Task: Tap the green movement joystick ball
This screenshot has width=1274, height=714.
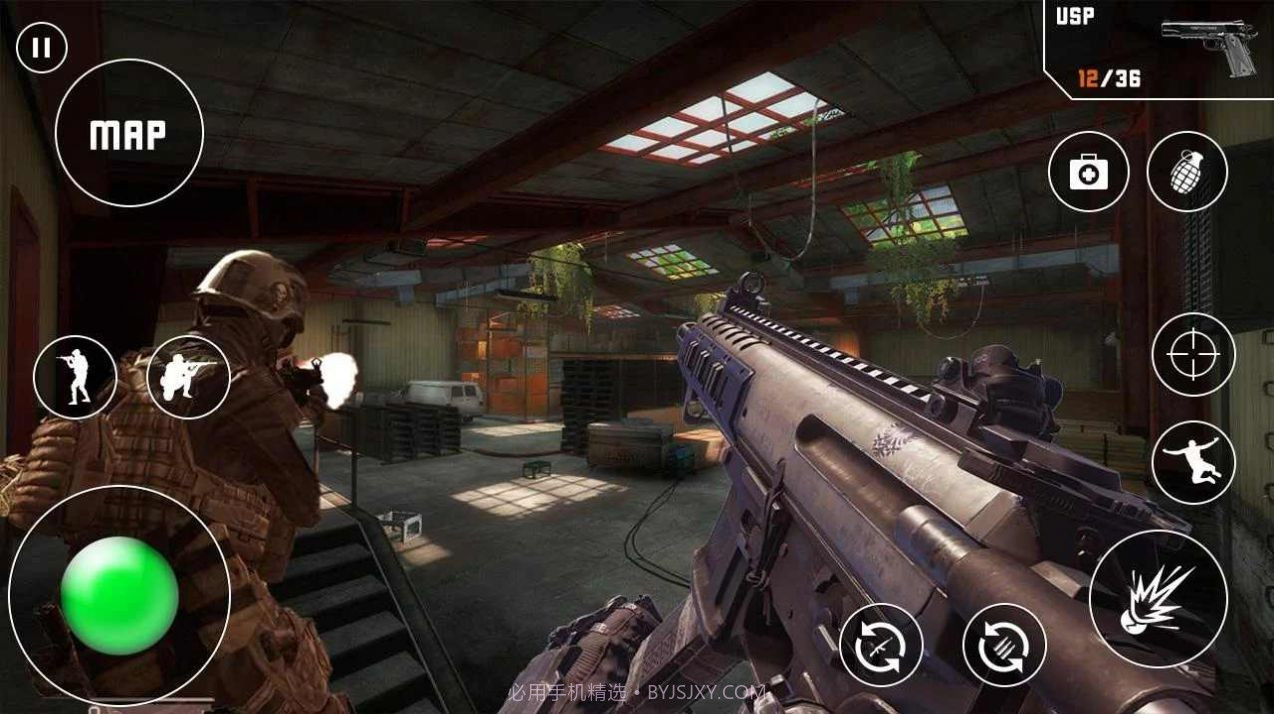Action: tap(119, 596)
